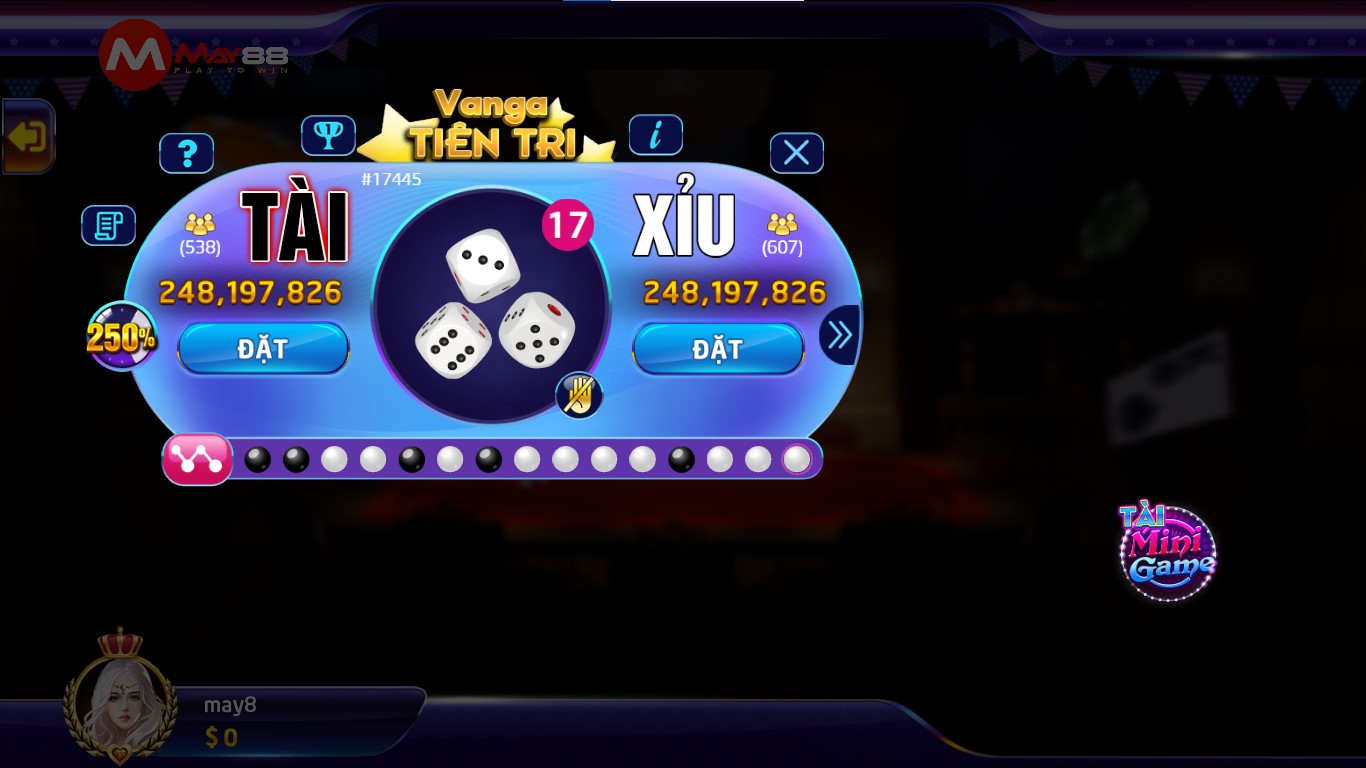Open game info via the i icon

(656, 134)
